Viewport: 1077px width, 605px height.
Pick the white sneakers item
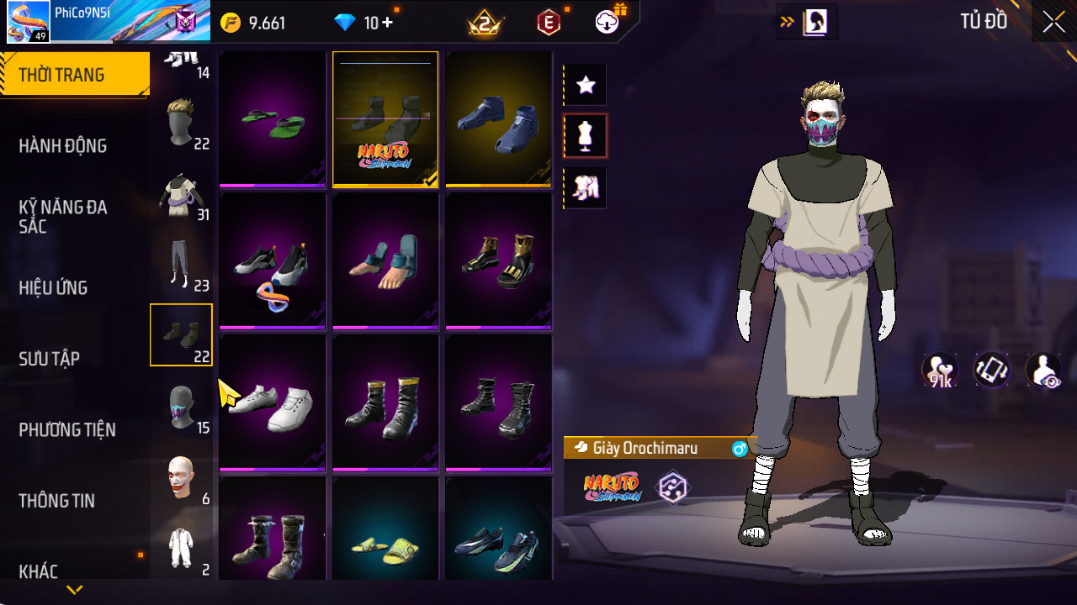(272, 402)
